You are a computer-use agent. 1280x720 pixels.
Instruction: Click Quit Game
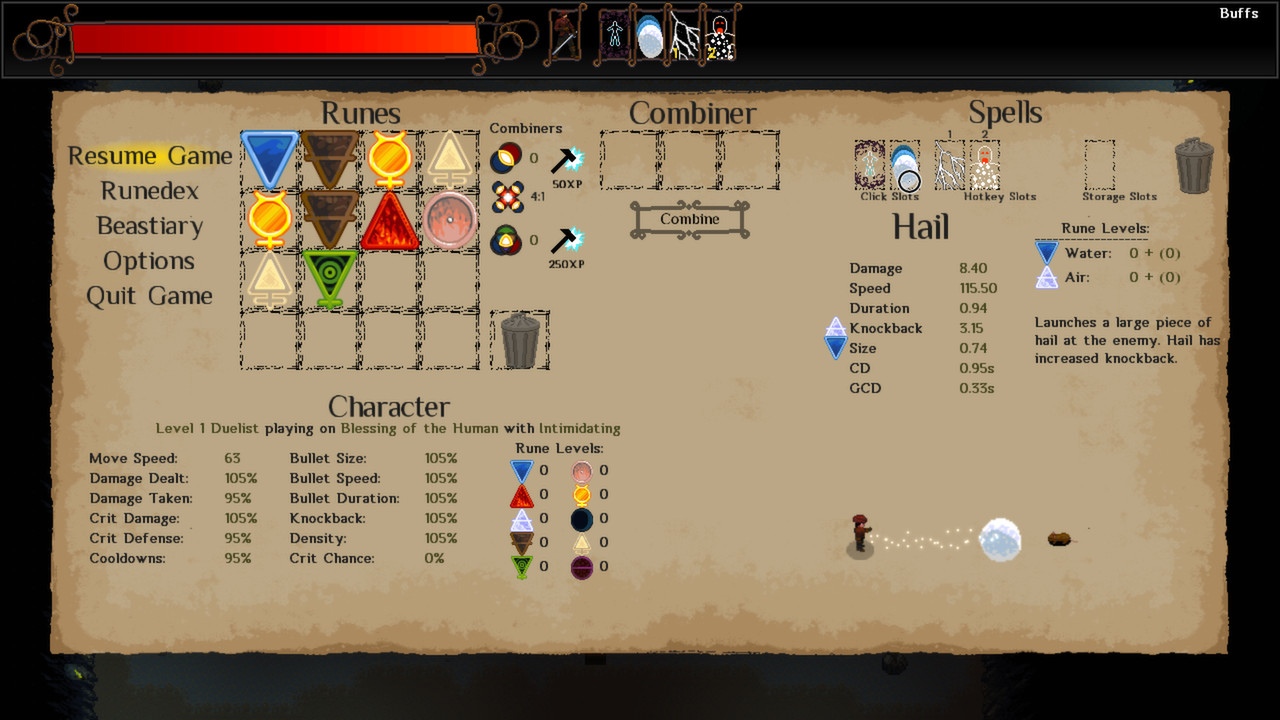tap(148, 296)
